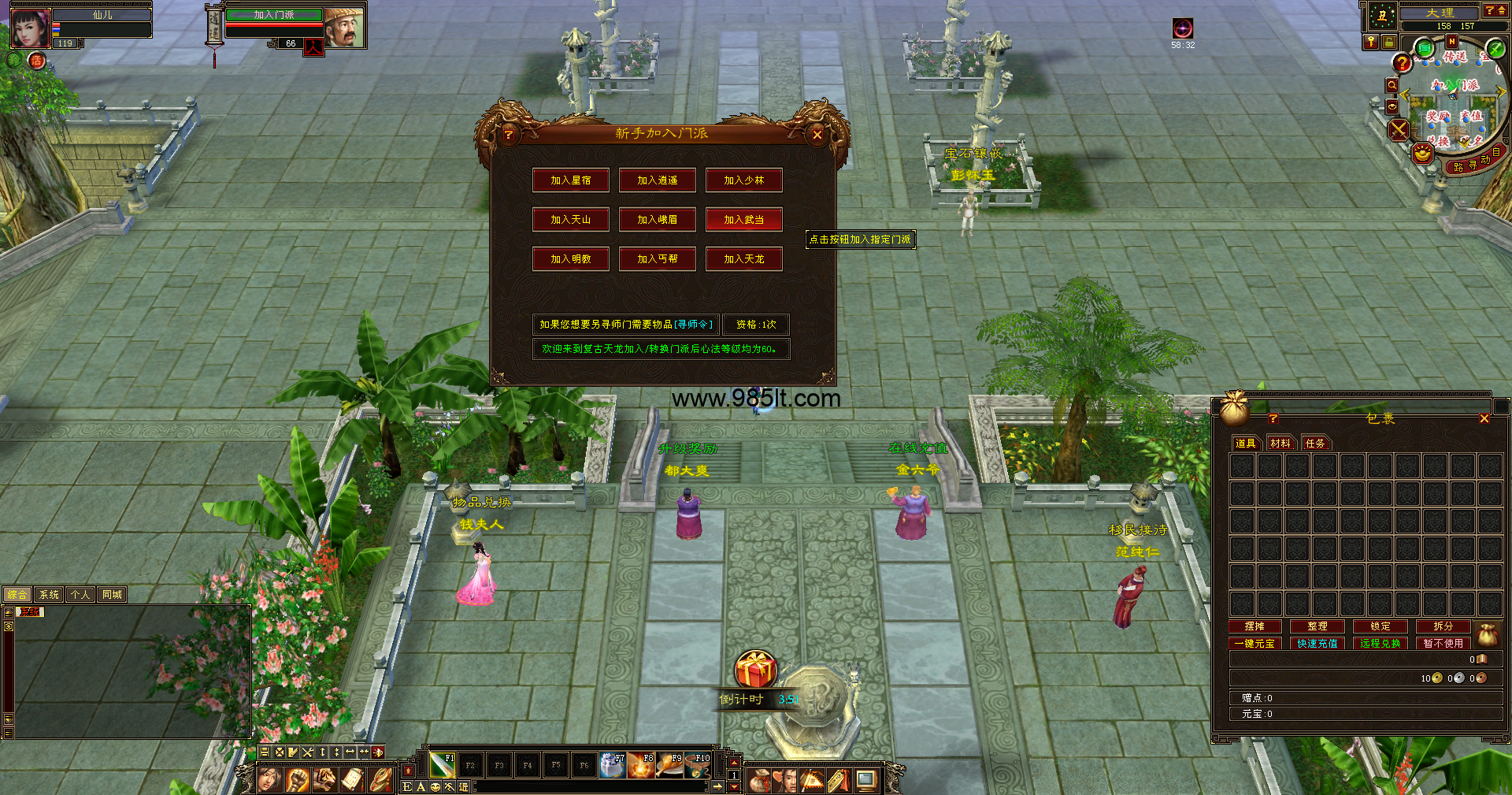This screenshot has width=1512, height=795.
Task: Use the roast chicken item on F9
Action: coord(669,764)
